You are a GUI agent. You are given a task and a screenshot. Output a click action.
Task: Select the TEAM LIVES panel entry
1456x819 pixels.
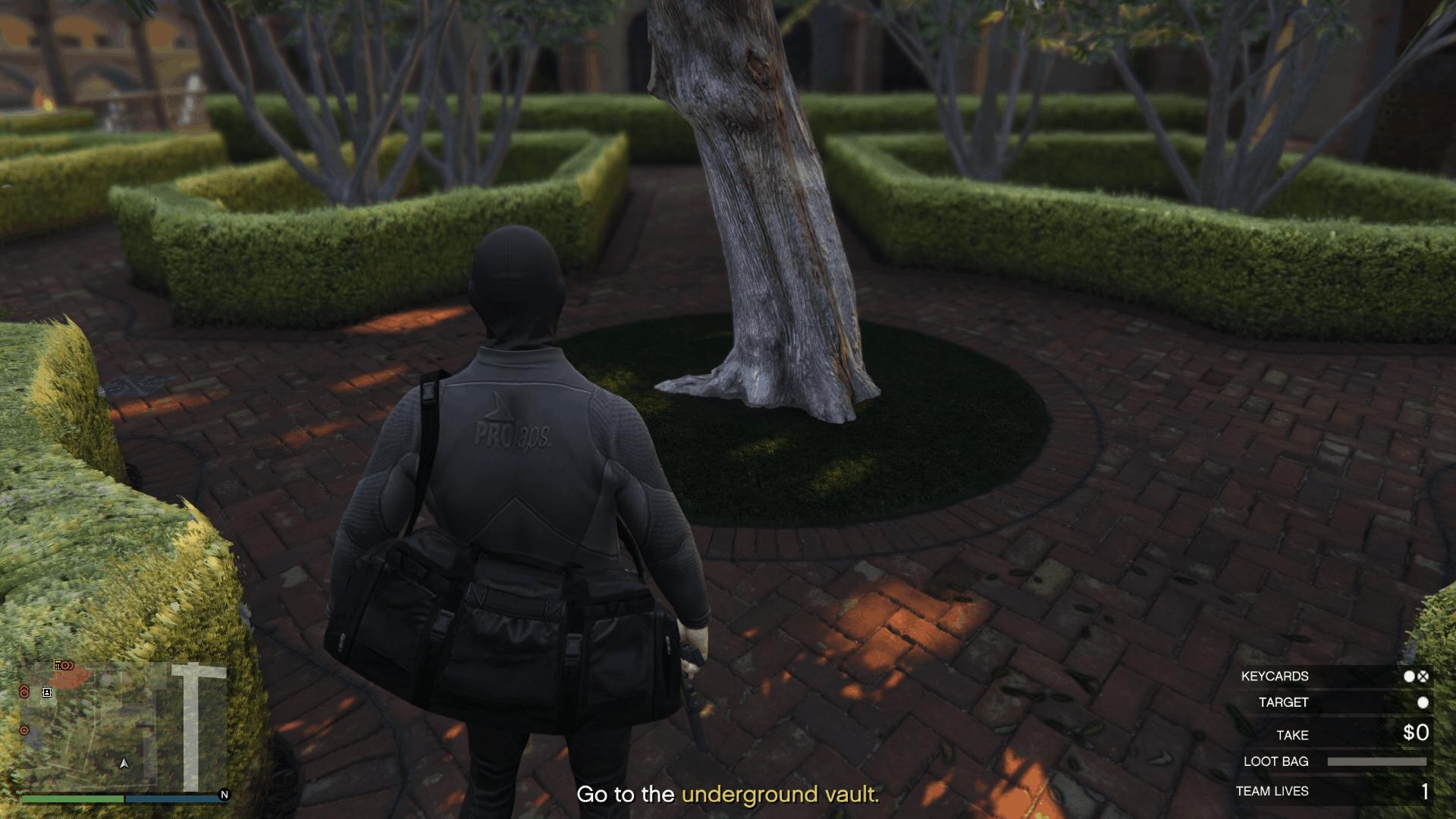coord(1272,790)
